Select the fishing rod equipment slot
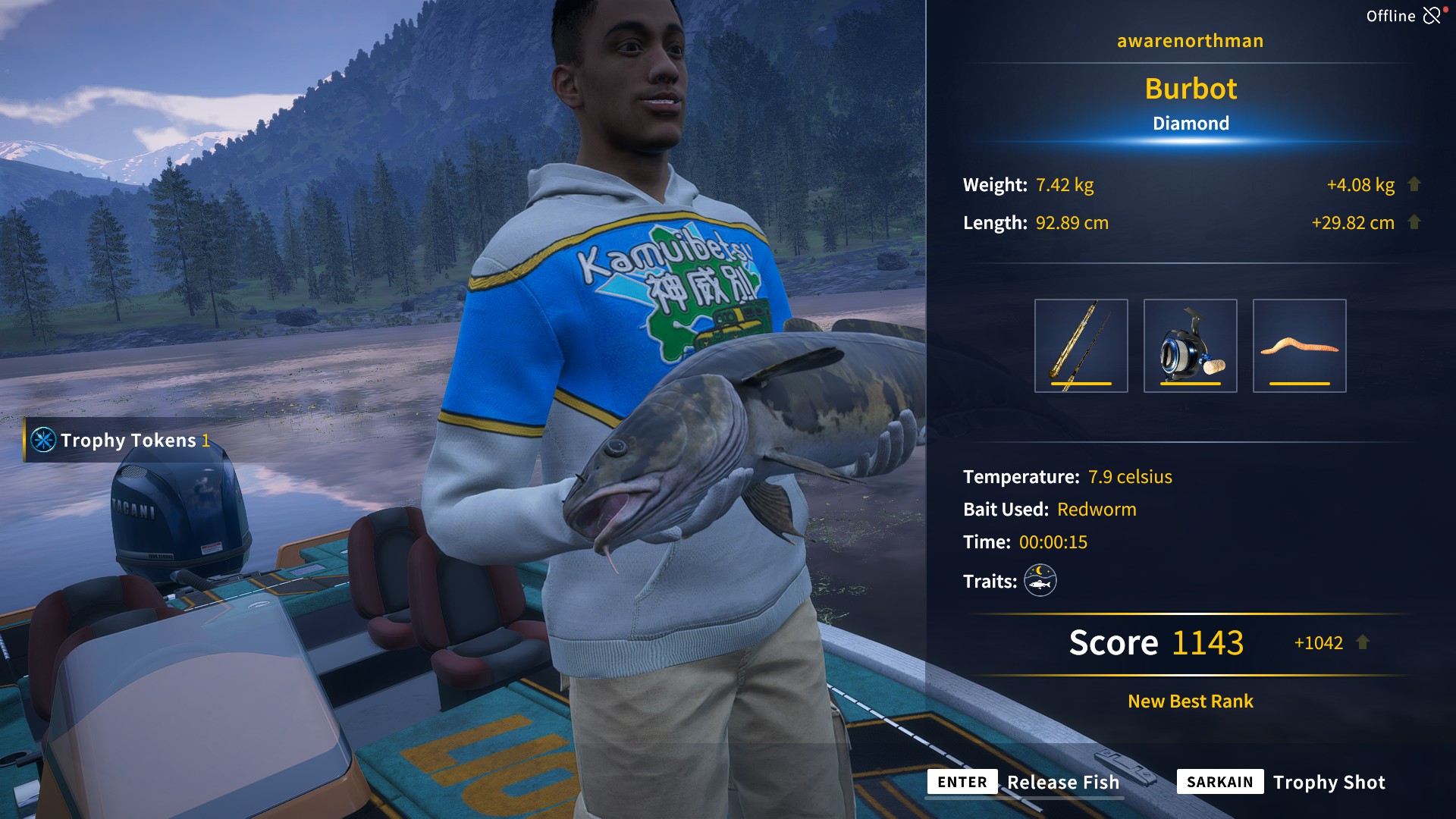 click(x=1081, y=346)
